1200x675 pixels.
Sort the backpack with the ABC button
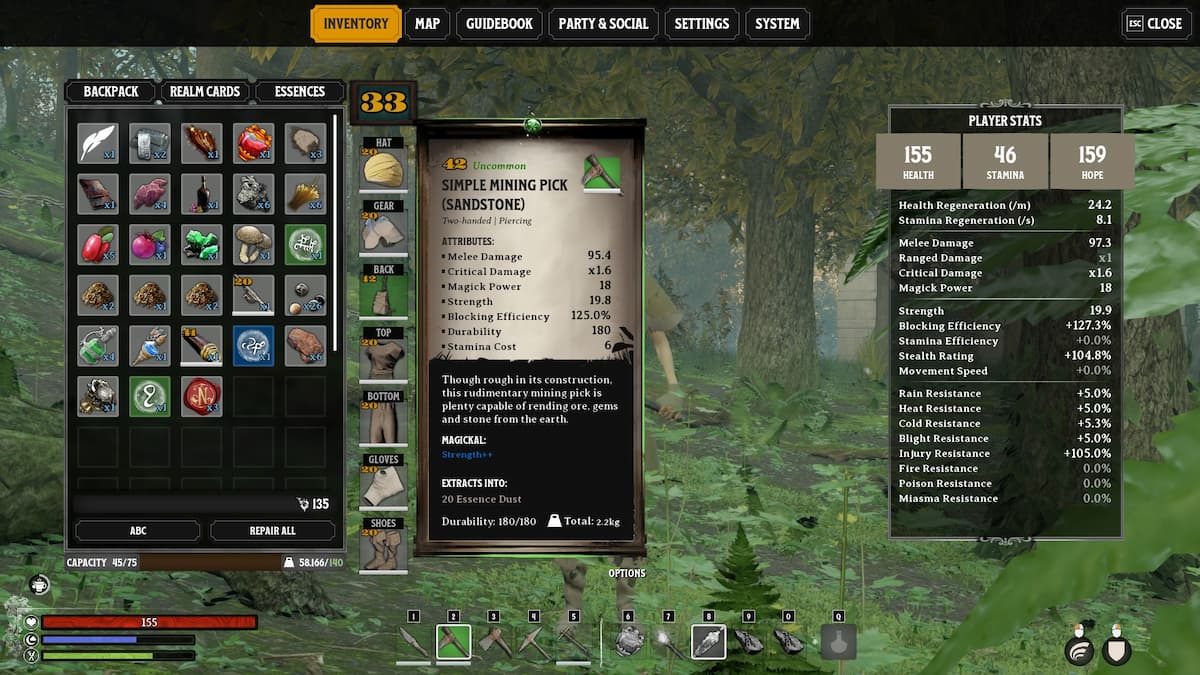click(137, 531)
